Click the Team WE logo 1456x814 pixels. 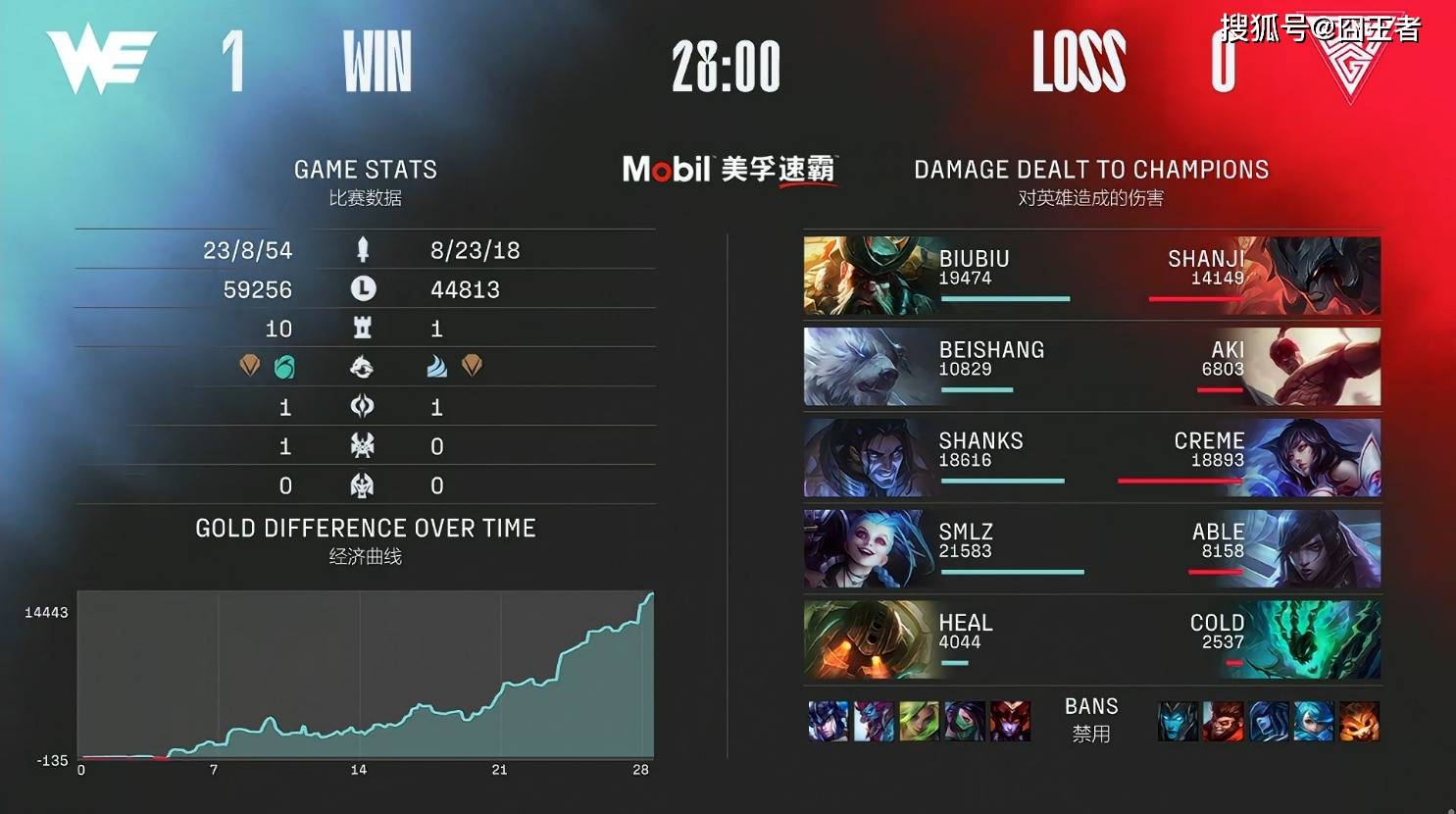pyautogui.click(x=100, y=61)
